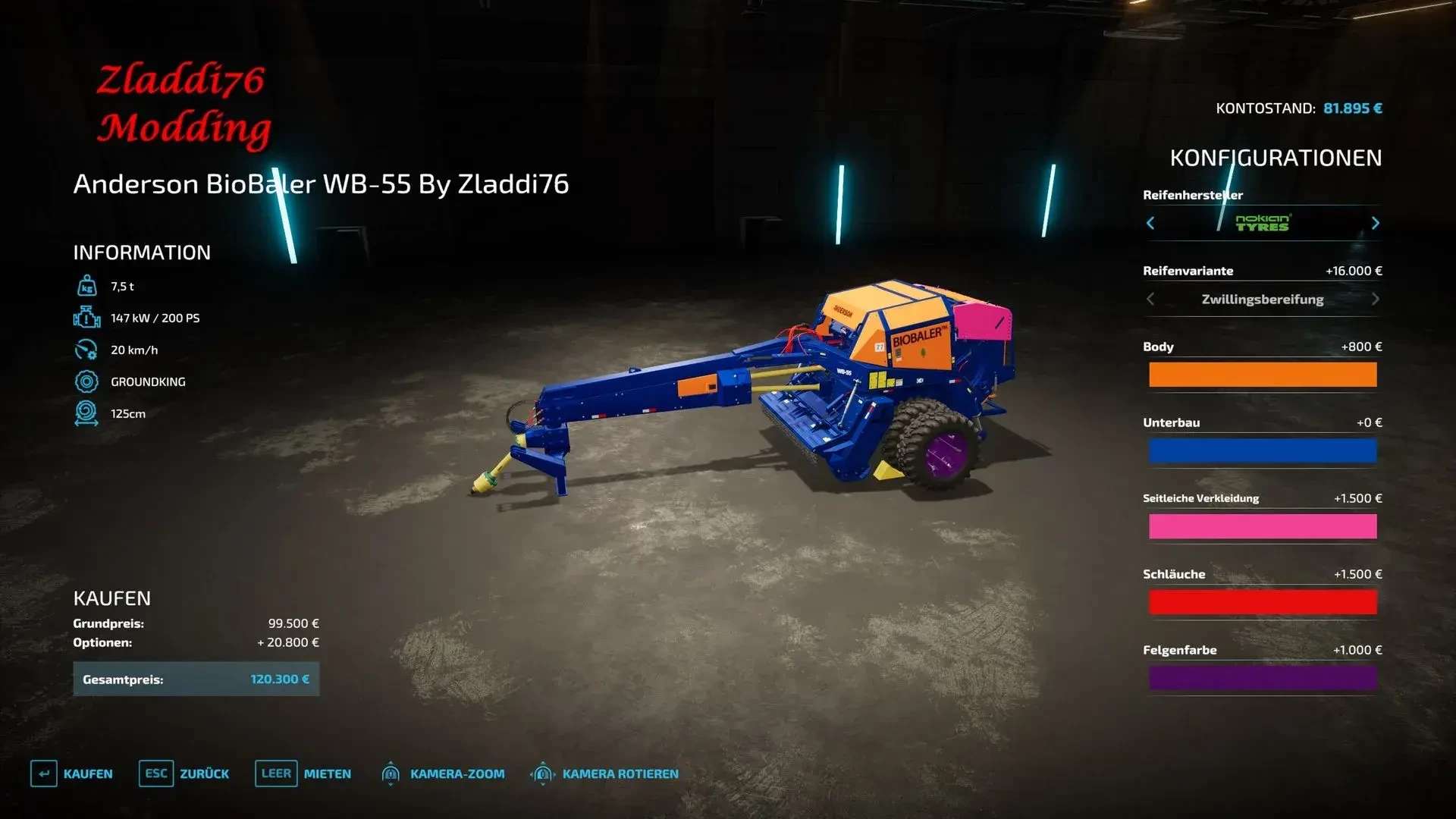Click the Kaufen button
This screenshot has height=819, width=1456.
tap(72, 773)
